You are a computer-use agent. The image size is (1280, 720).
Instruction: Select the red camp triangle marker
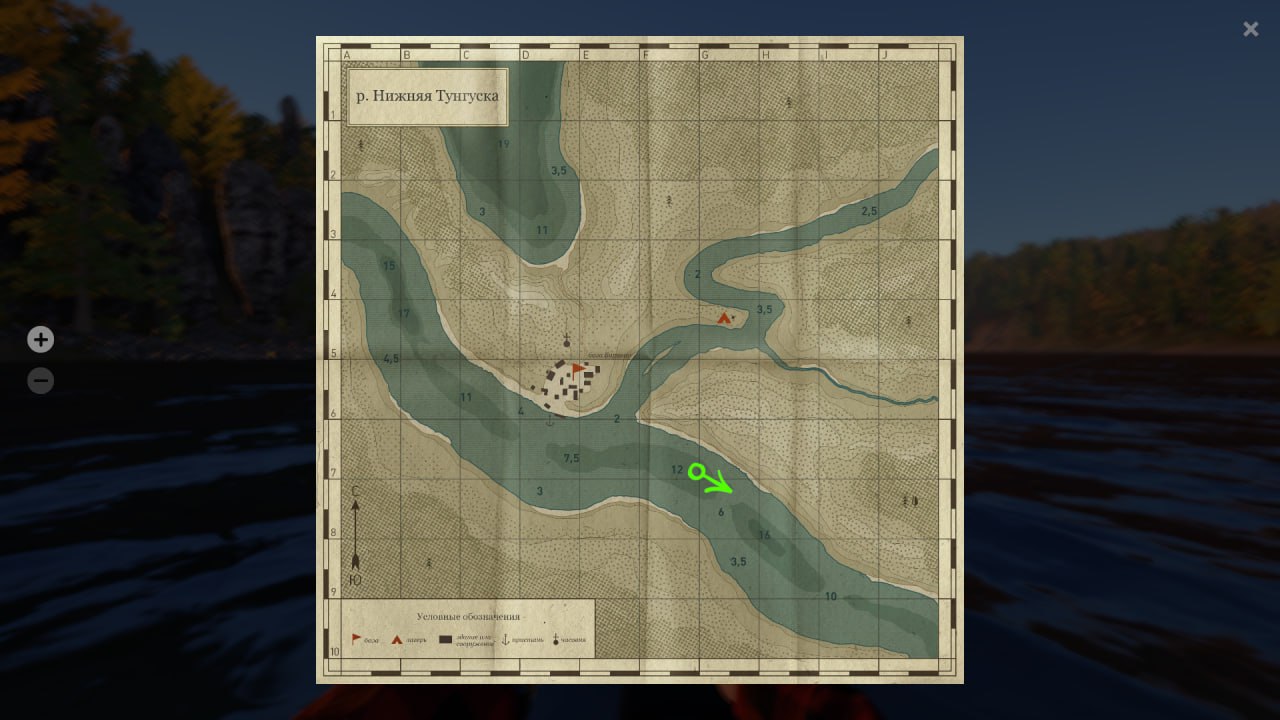tap(724, 318)
